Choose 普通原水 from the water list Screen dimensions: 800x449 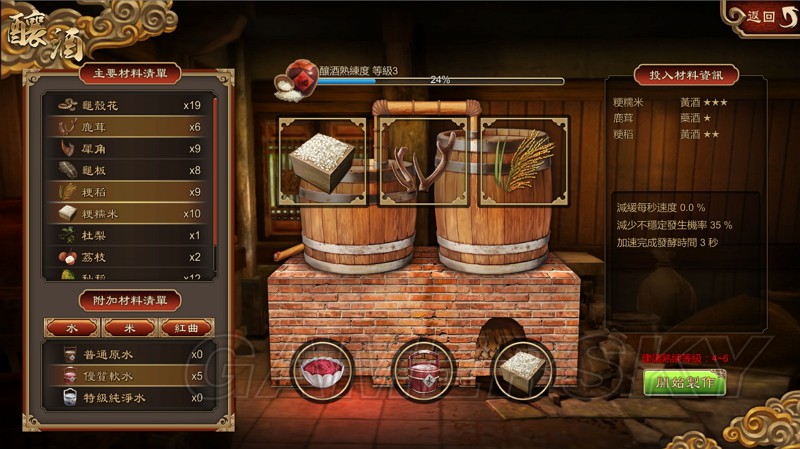tap(128, 354)
